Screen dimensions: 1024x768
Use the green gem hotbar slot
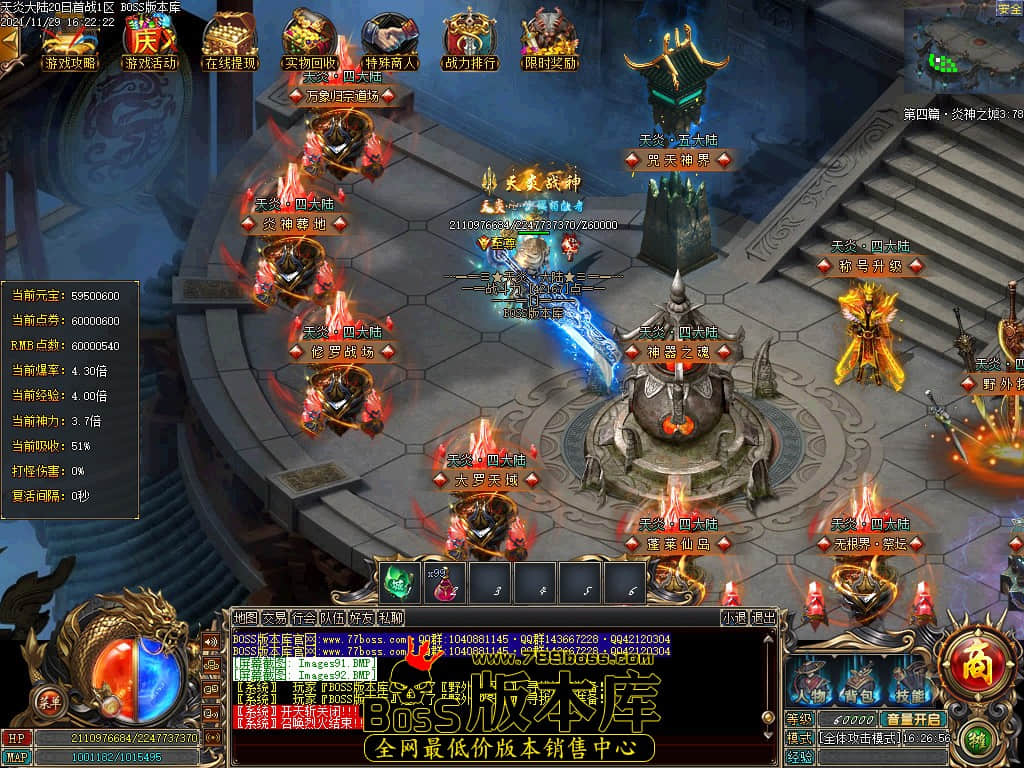(399, 582)
